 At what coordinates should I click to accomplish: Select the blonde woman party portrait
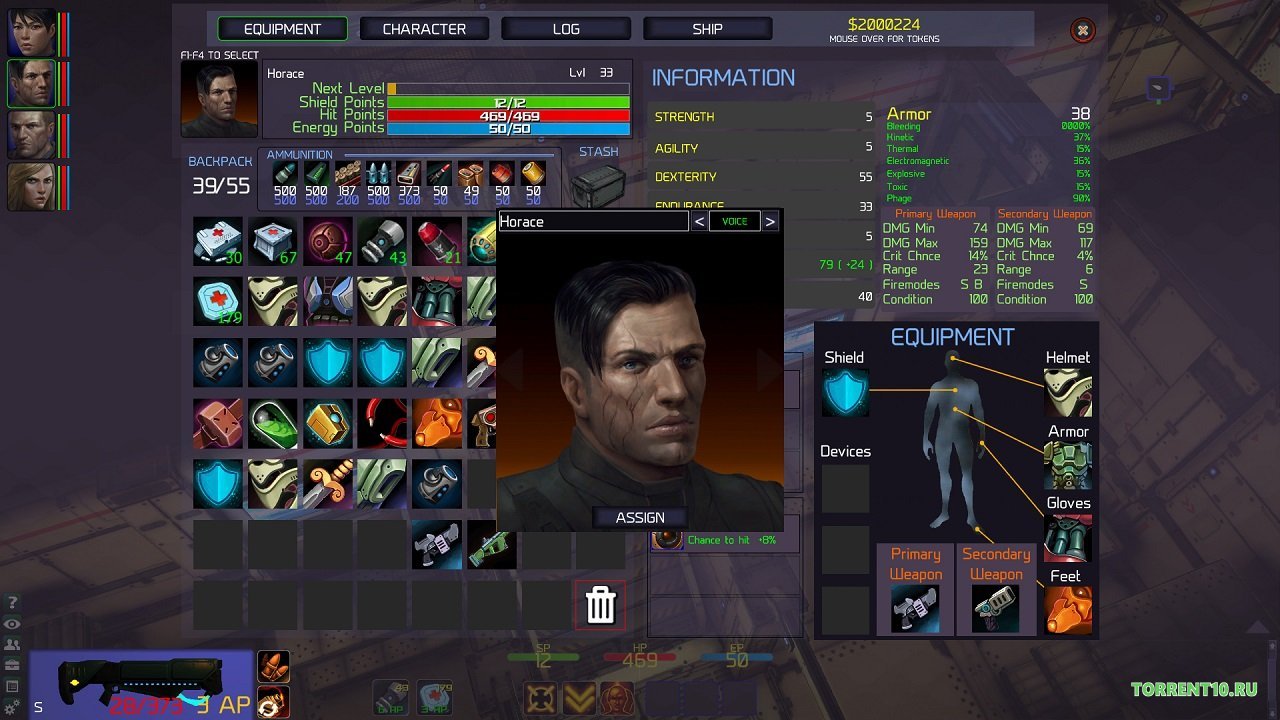(32, 186)
